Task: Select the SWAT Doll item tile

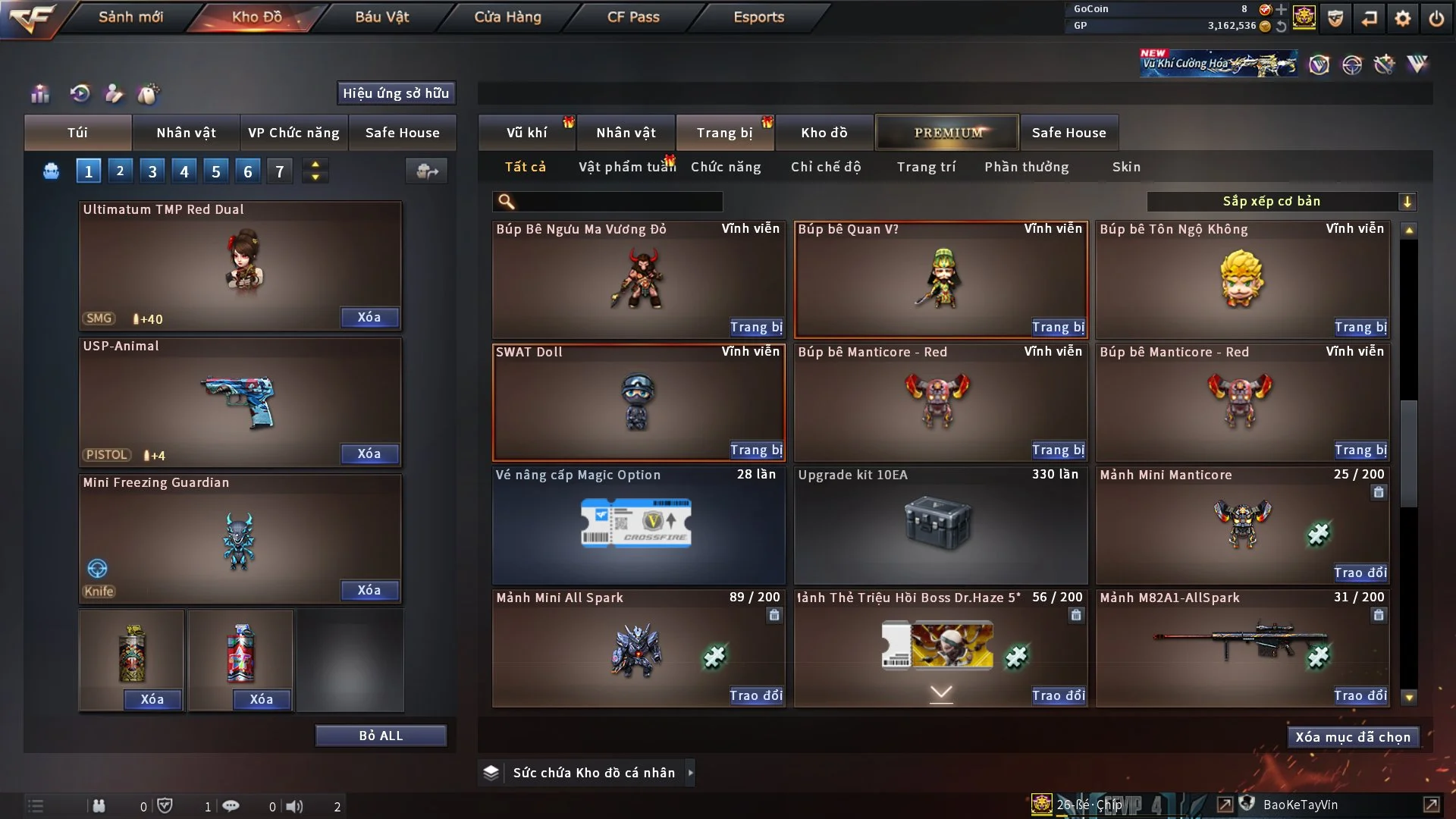Action: (x=637, y=402)
